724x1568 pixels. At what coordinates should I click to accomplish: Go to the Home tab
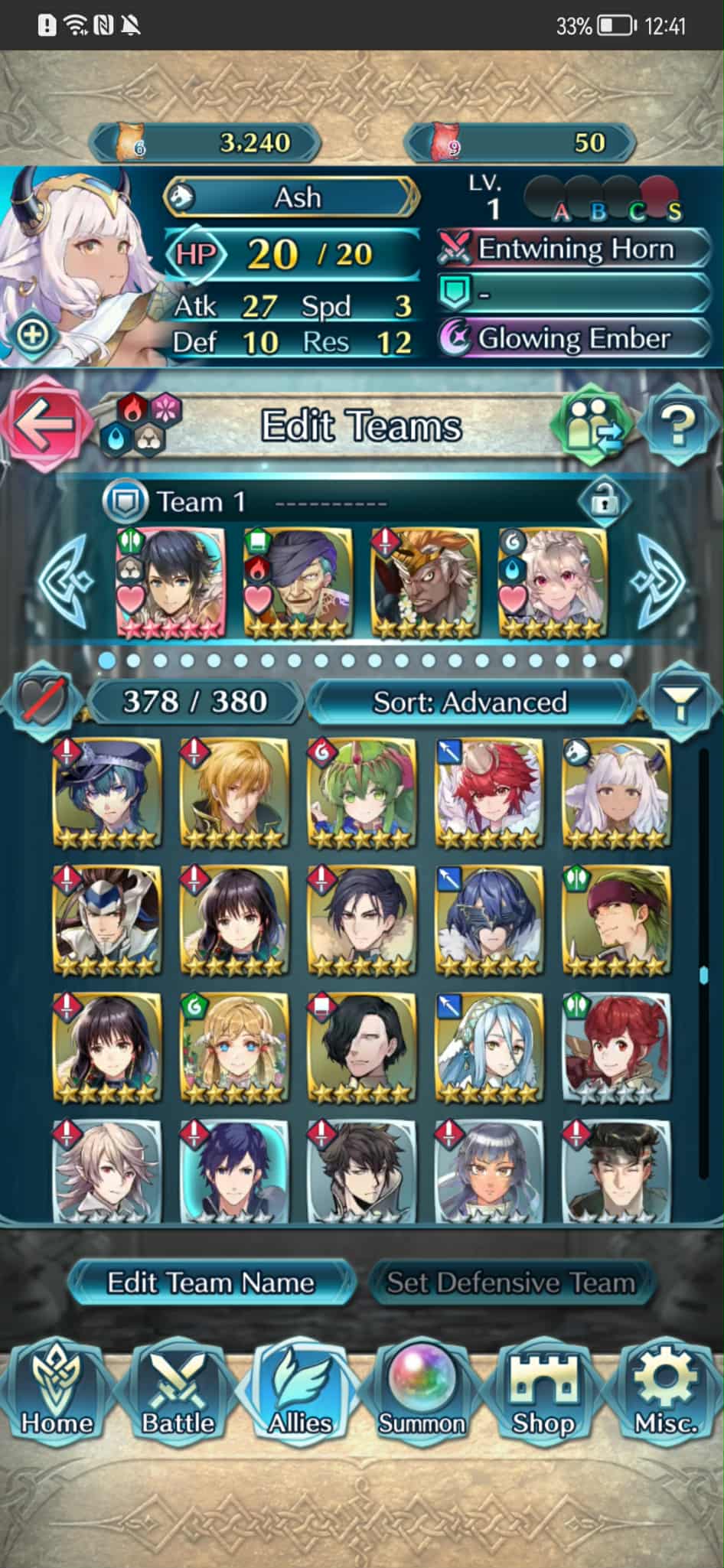click(x=57, y=1394)
